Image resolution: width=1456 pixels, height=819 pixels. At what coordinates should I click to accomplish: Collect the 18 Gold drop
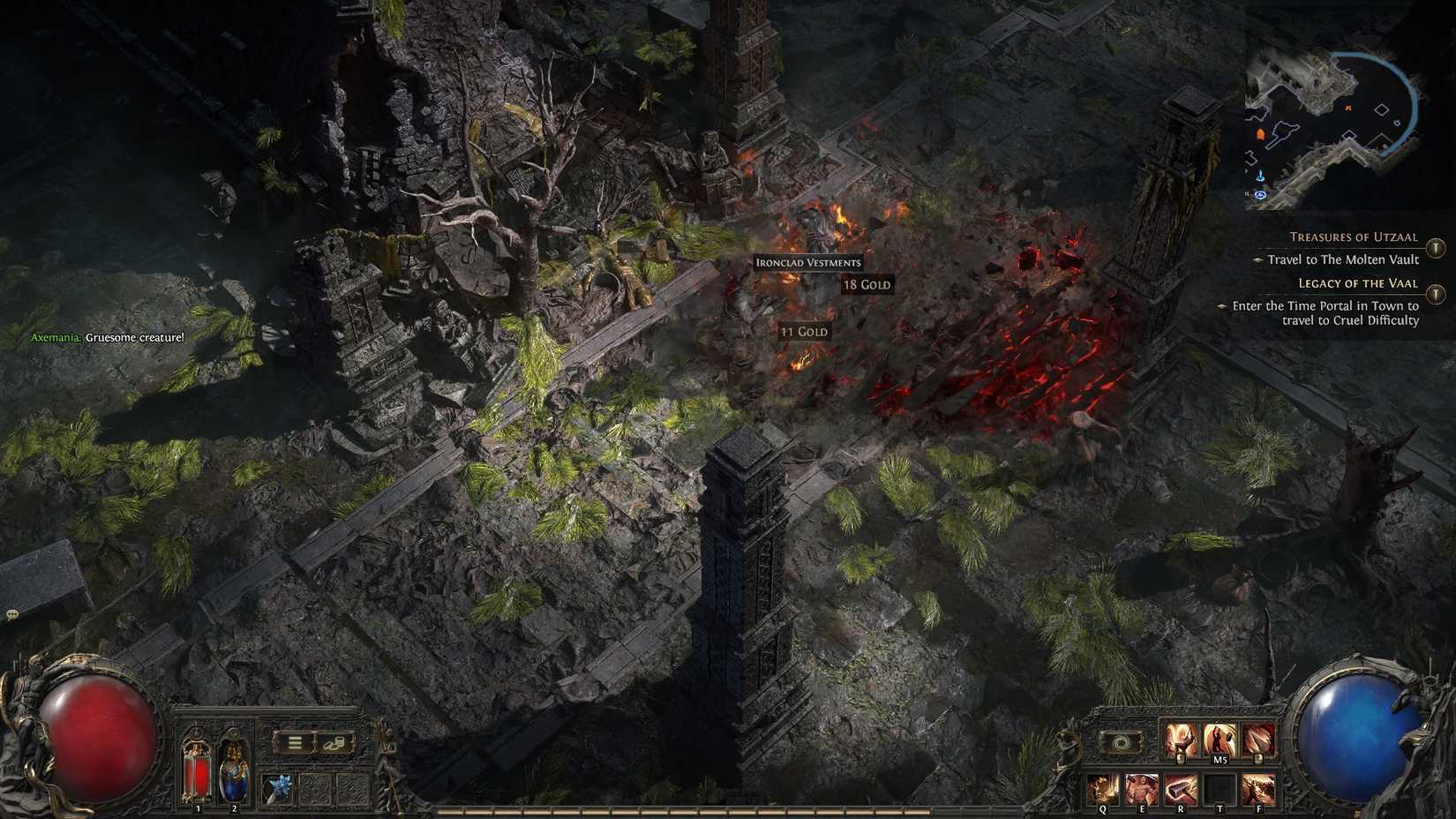(866, 284)
